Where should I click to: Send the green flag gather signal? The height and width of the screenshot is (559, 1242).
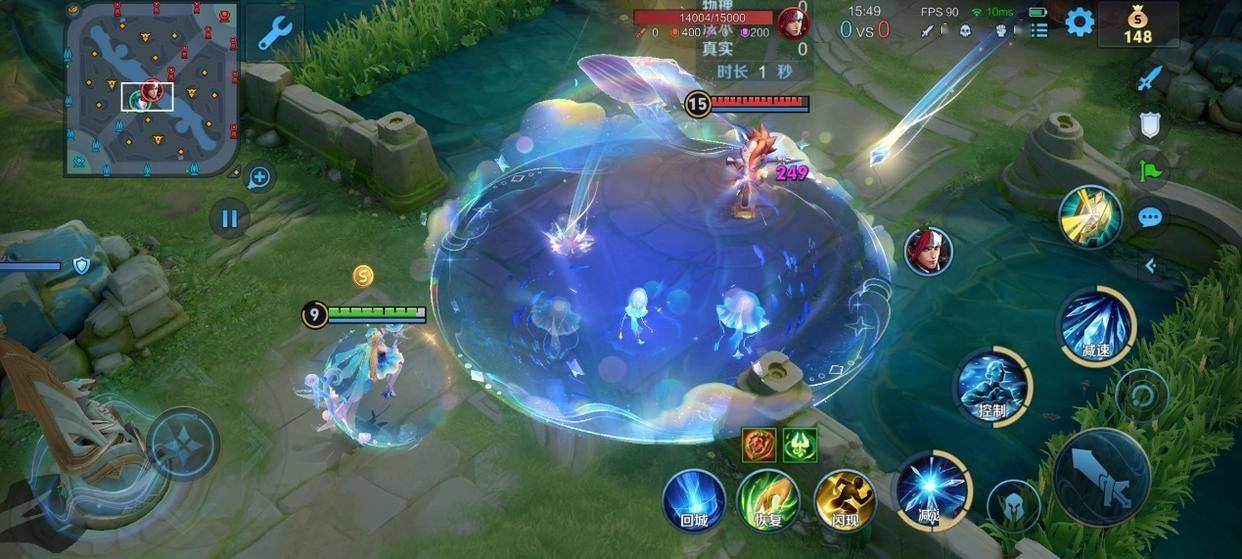[x=1150, y=170]
